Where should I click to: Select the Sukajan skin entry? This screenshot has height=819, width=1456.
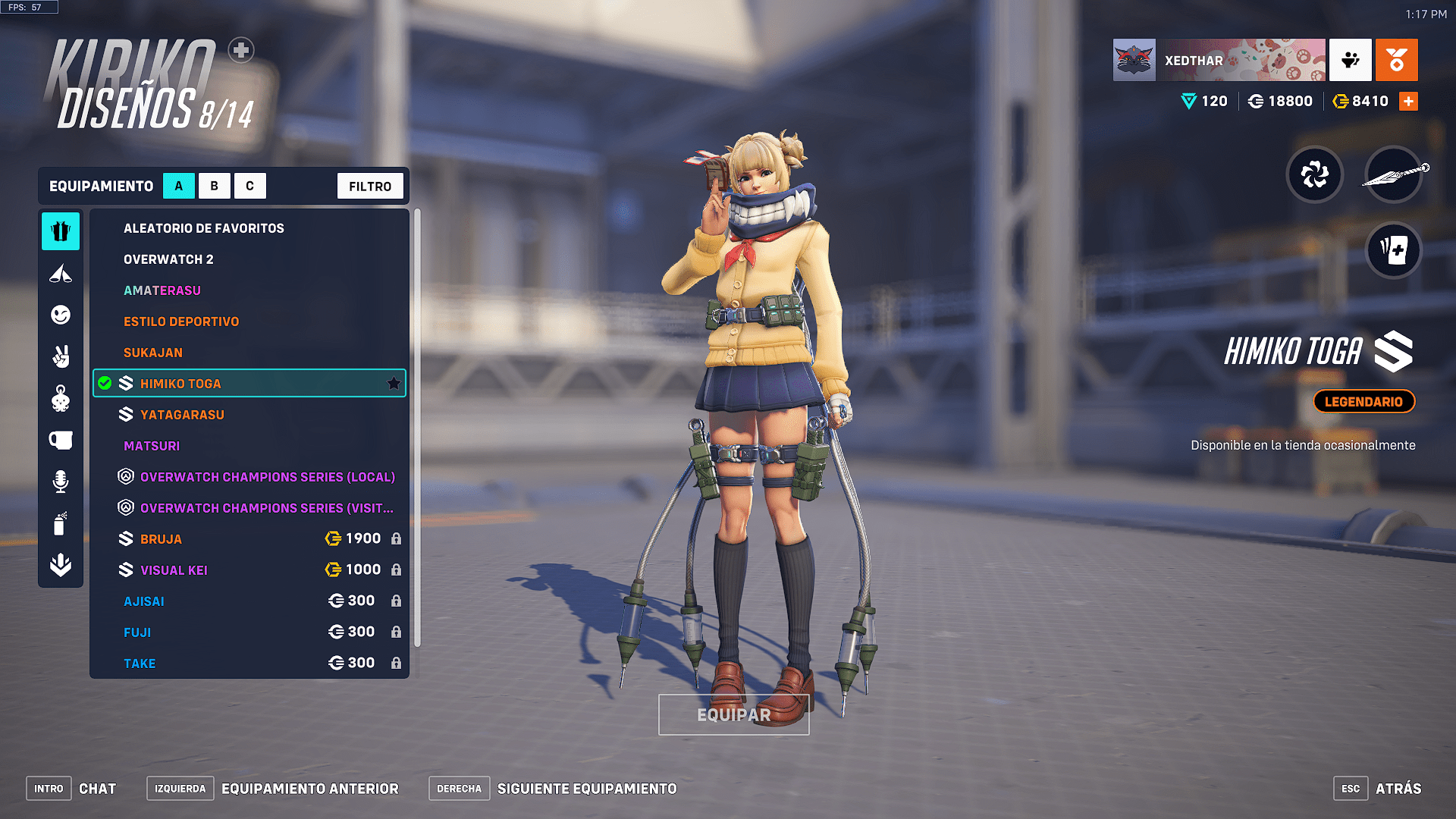click(153, 353)
